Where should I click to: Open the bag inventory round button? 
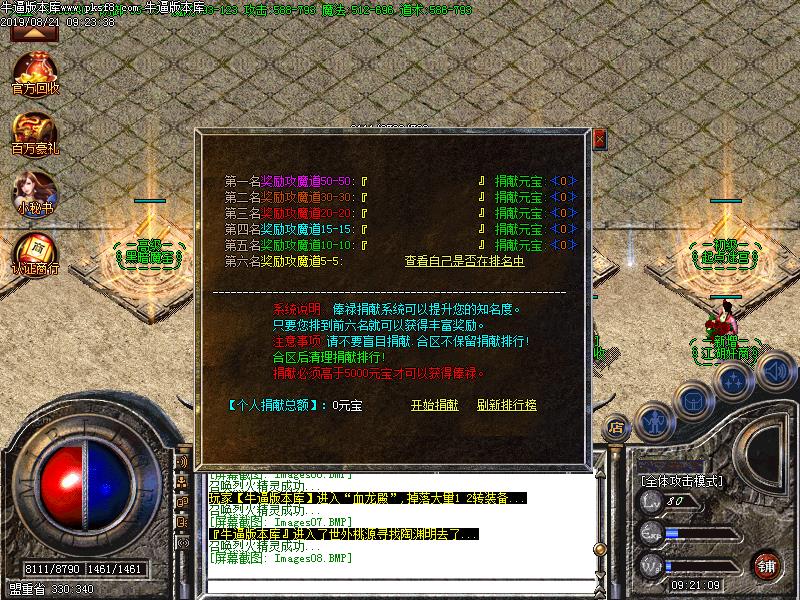click(693, 399)
